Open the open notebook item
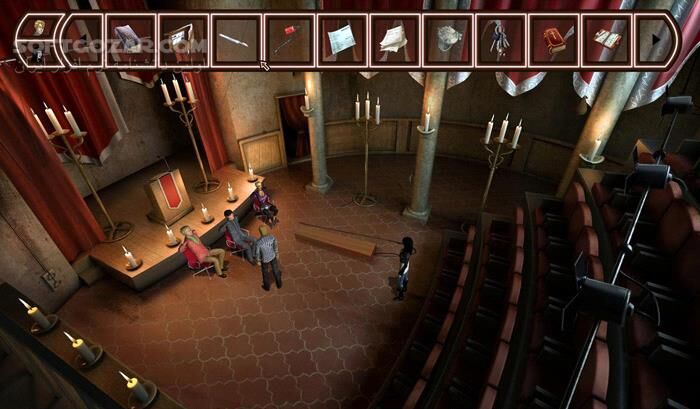This screenshot has height=409, width=700. click(605, 40)
